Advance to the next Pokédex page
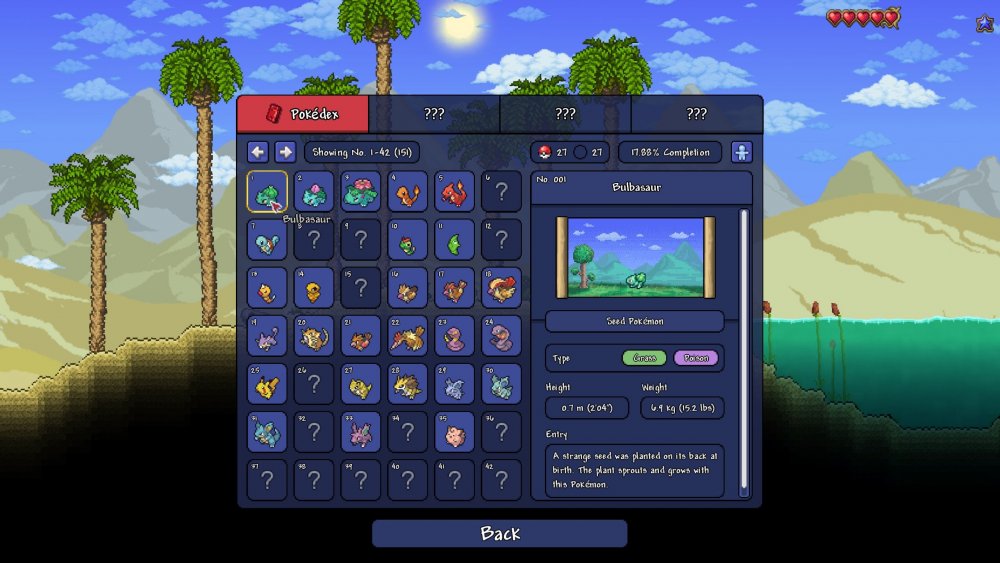This screenshot has width=1000, height=563. [285, 152]
